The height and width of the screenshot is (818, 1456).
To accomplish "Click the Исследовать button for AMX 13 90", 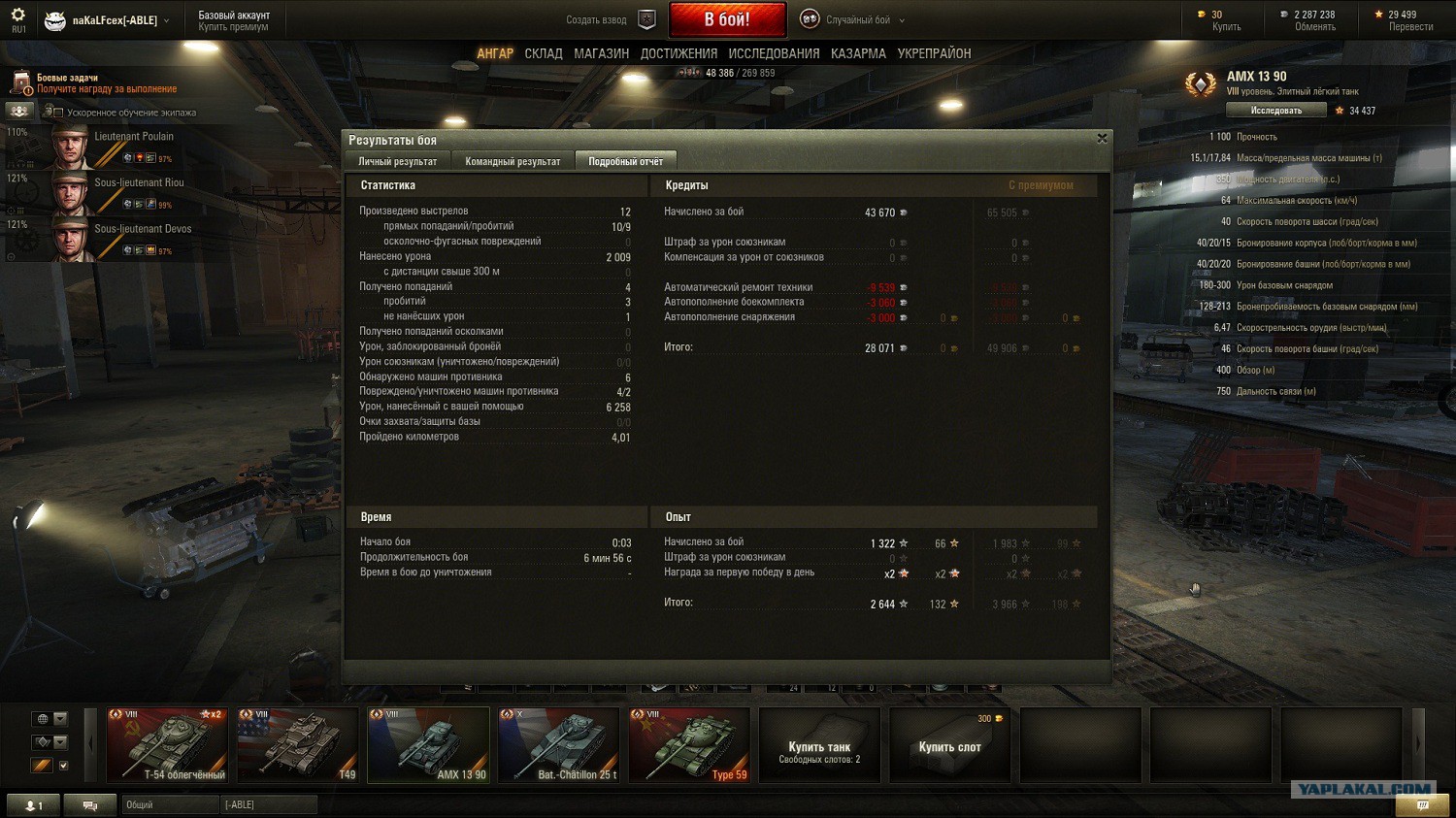I will tap(1275, 111).
